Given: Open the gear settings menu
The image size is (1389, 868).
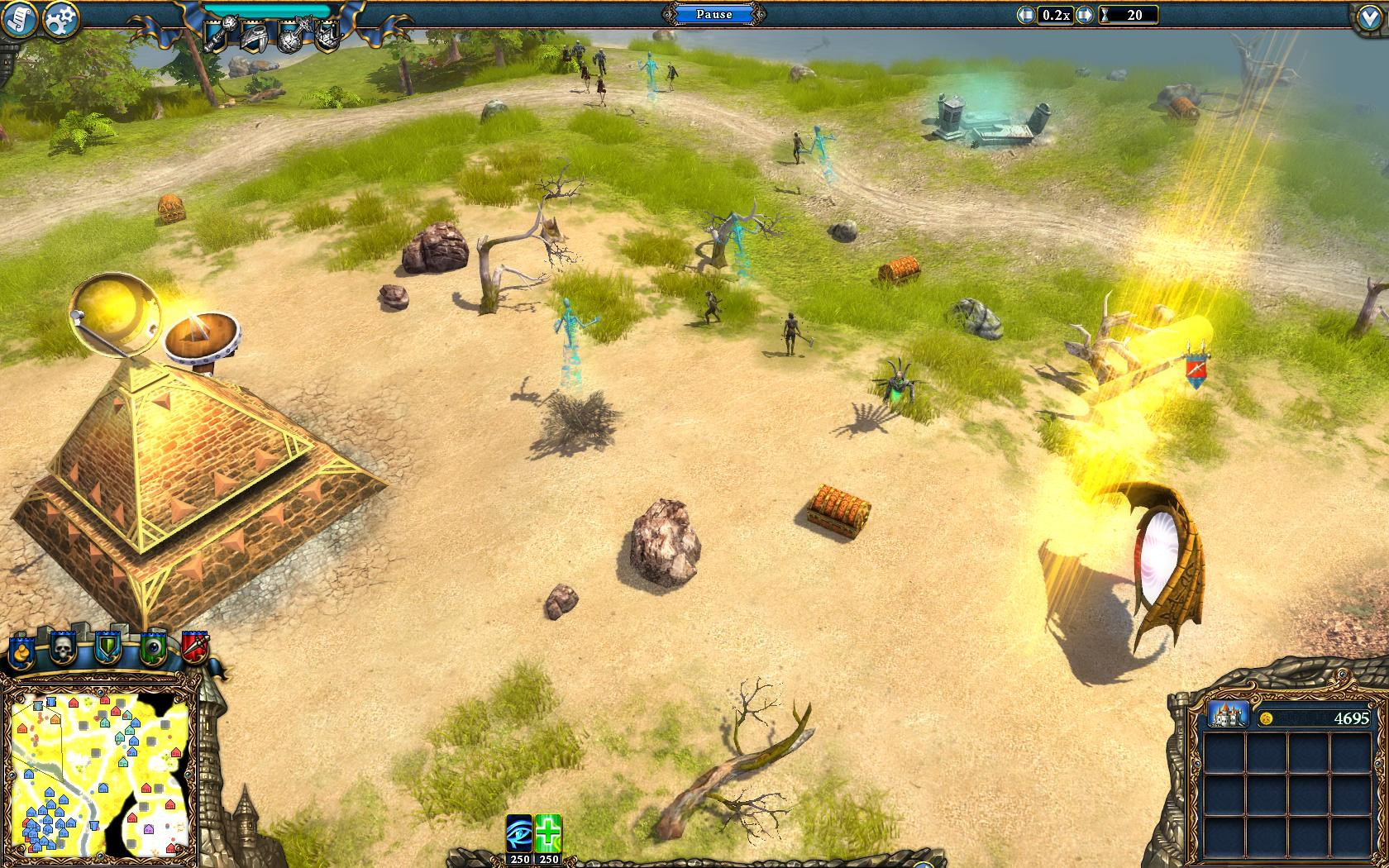Looking at the screenshot, I should 60,21.
